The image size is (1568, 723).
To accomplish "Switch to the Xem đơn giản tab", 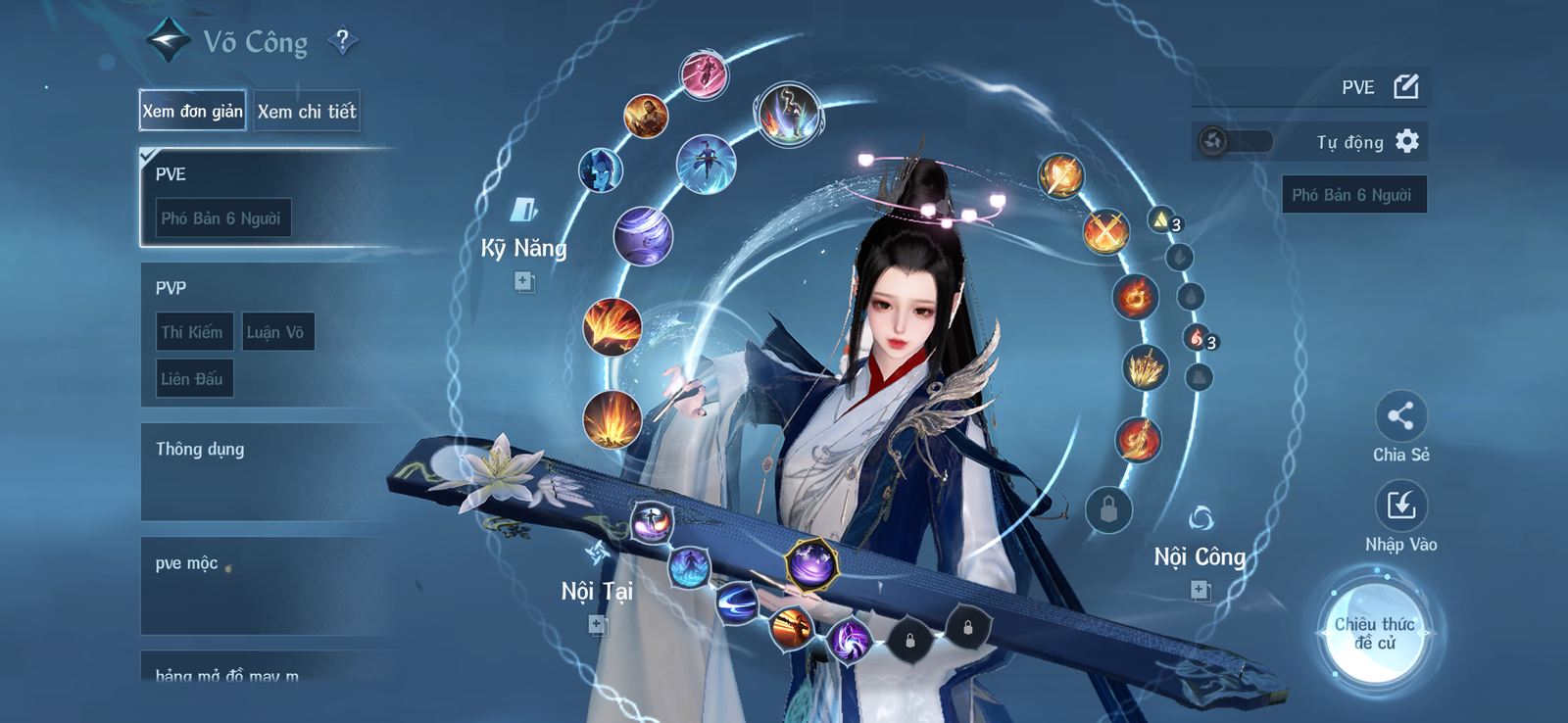I will [192, 111].
